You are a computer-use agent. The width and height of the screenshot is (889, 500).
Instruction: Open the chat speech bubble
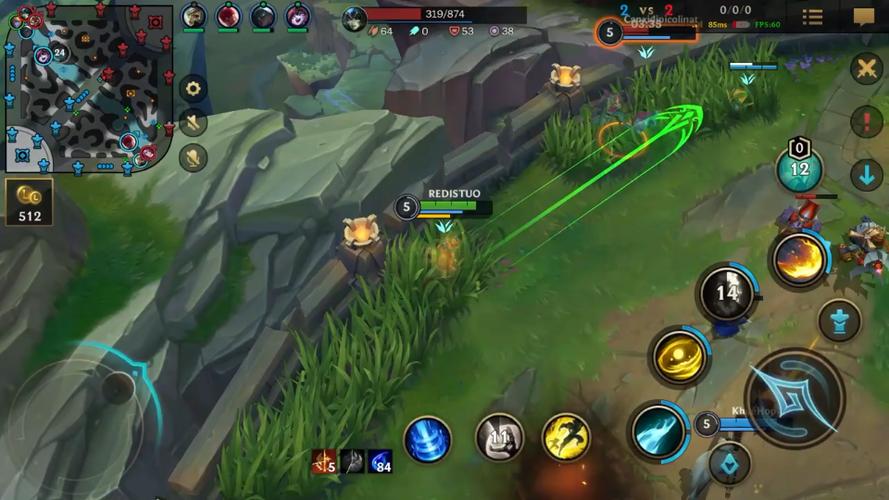864,17
